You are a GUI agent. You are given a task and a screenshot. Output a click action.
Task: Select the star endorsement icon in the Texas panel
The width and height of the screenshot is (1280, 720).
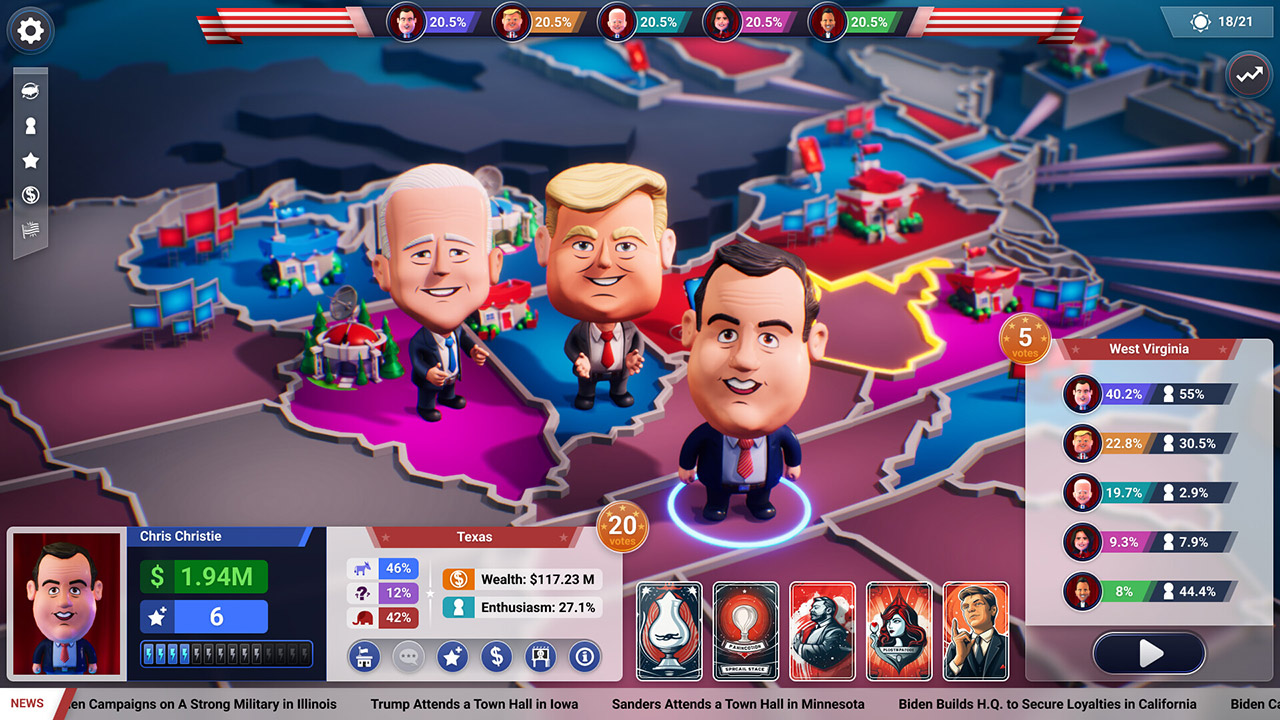pos(452,657)
